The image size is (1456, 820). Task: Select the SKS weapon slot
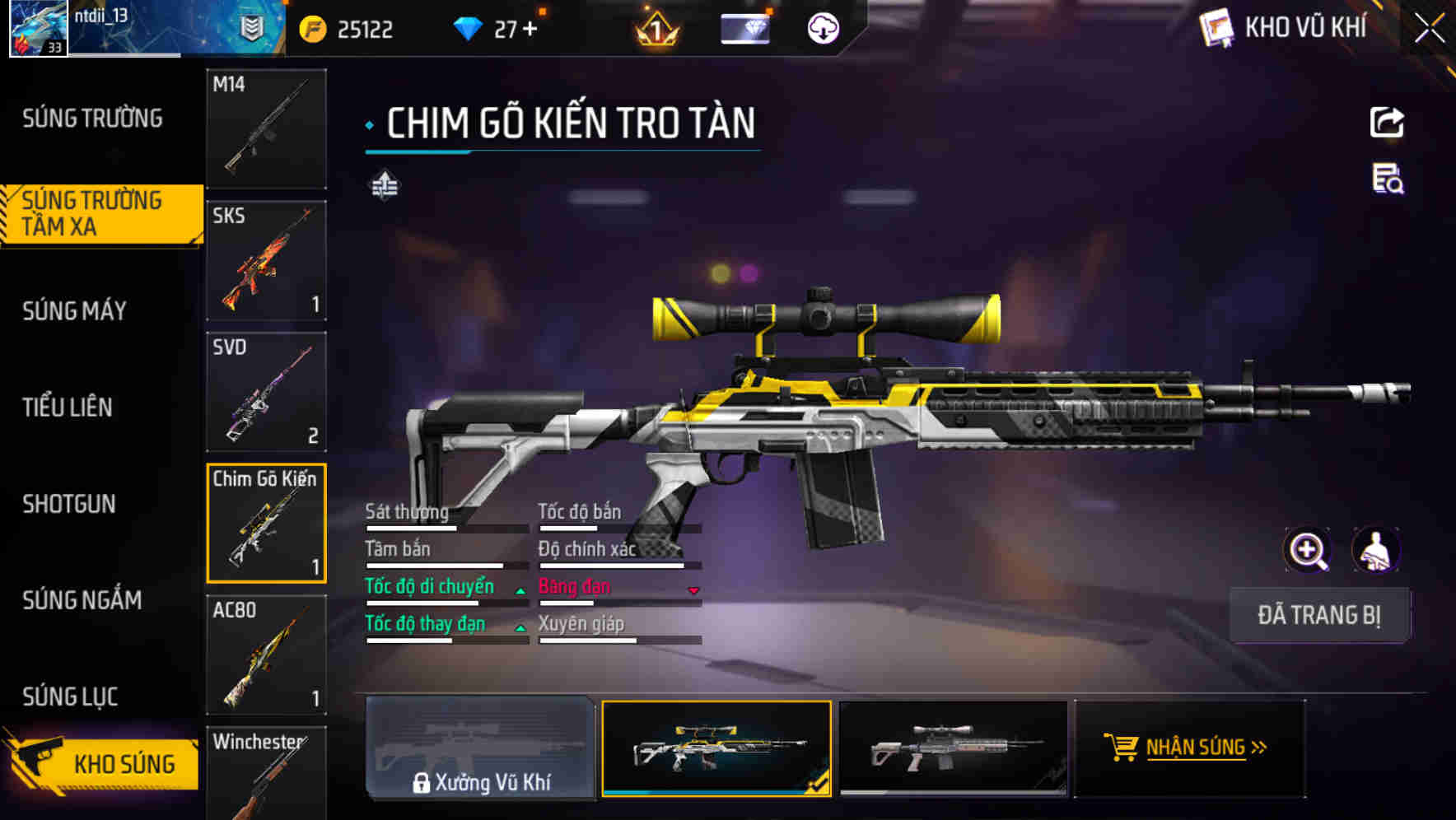(x=266, y=260)
